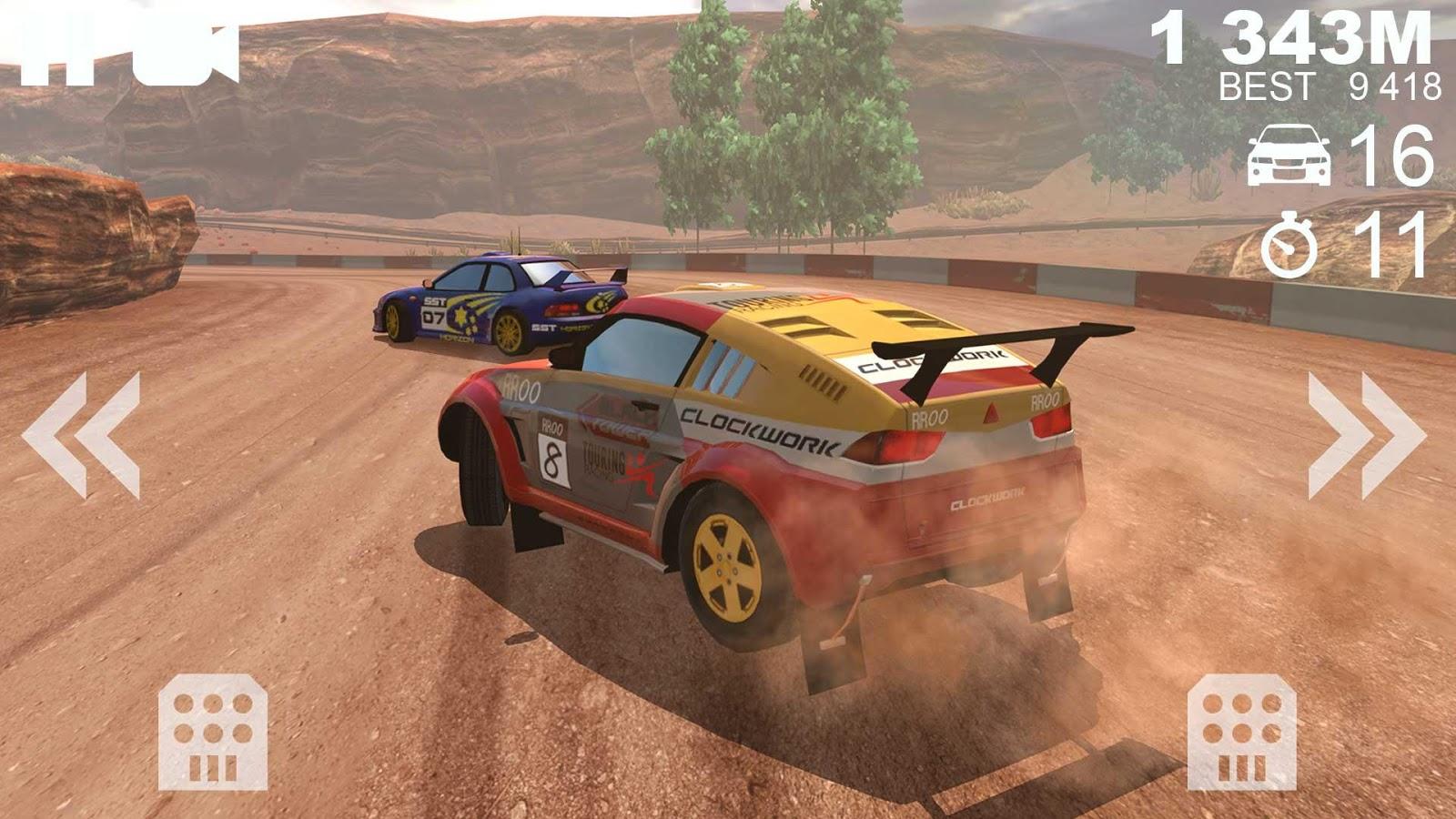Steer right with the double-chevron arrow

(x=1366, y=435)
